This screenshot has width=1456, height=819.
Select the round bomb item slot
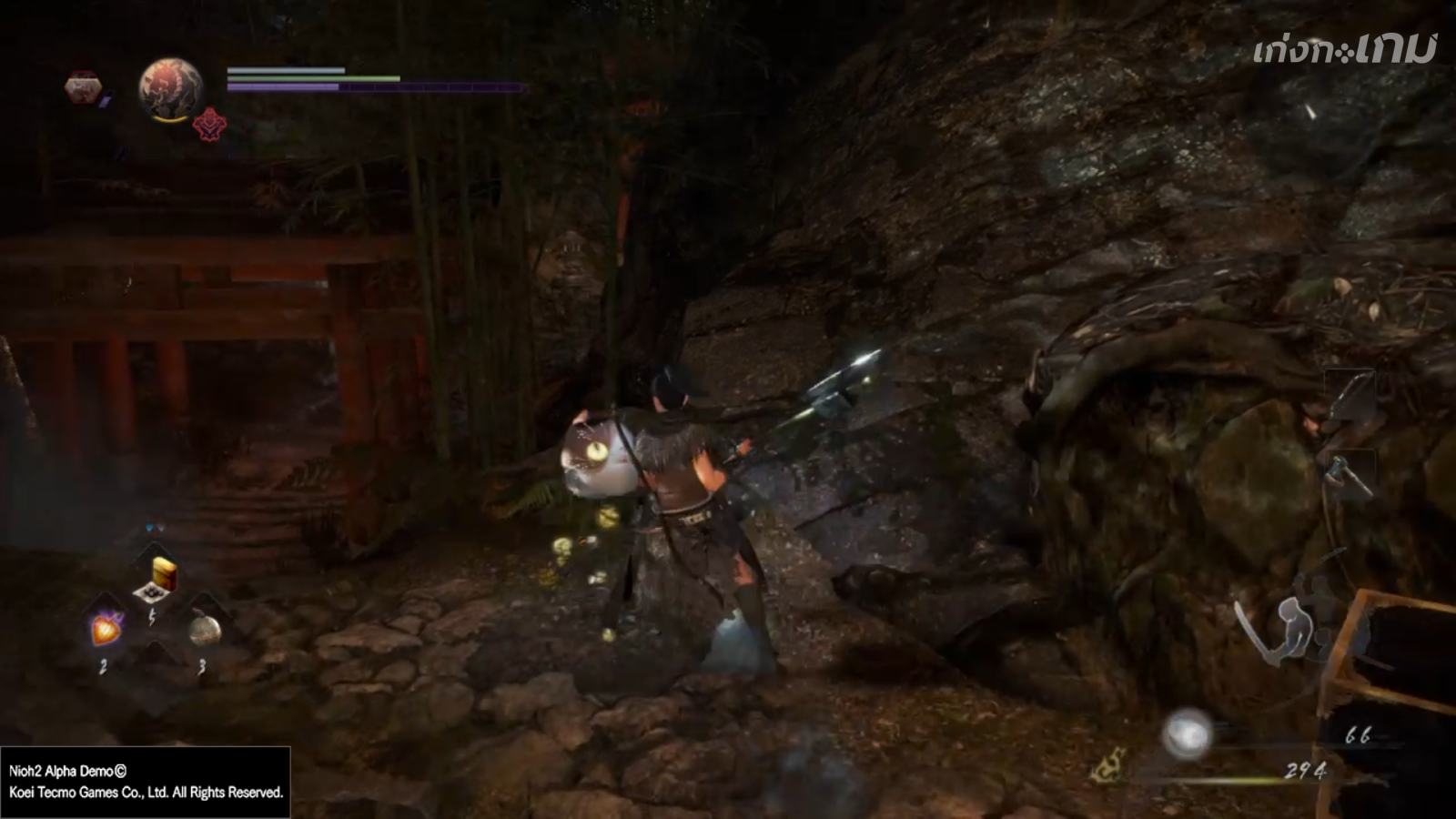click(204, 628)
